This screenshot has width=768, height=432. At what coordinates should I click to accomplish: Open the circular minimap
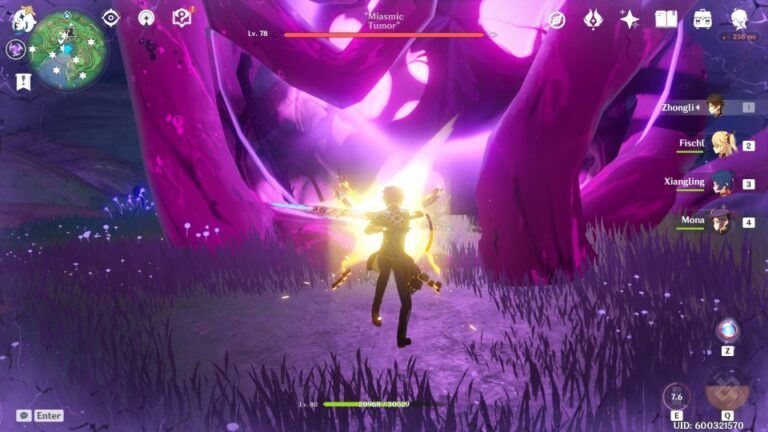coord(65,47)
